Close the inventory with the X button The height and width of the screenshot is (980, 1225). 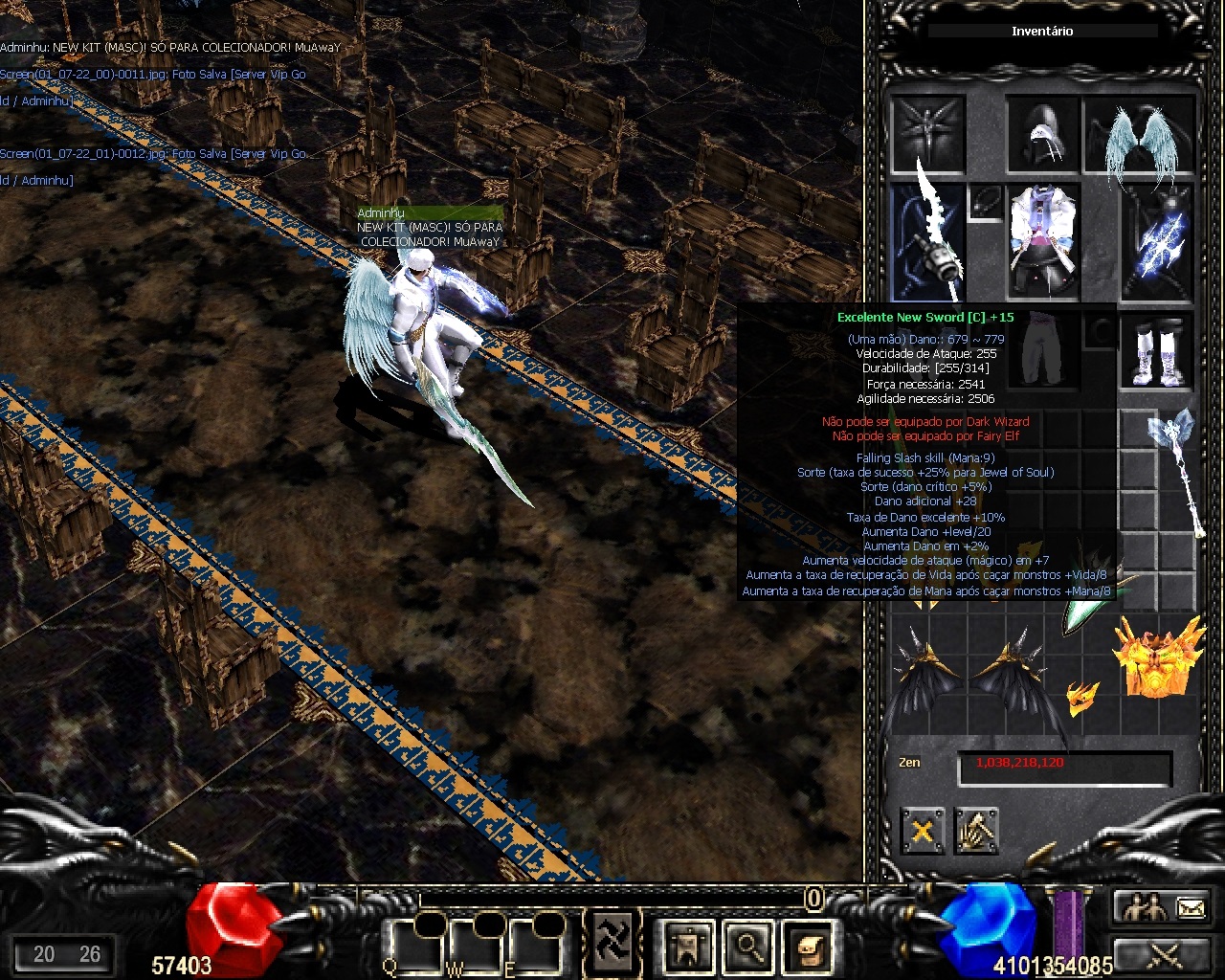tap(923, 831)
